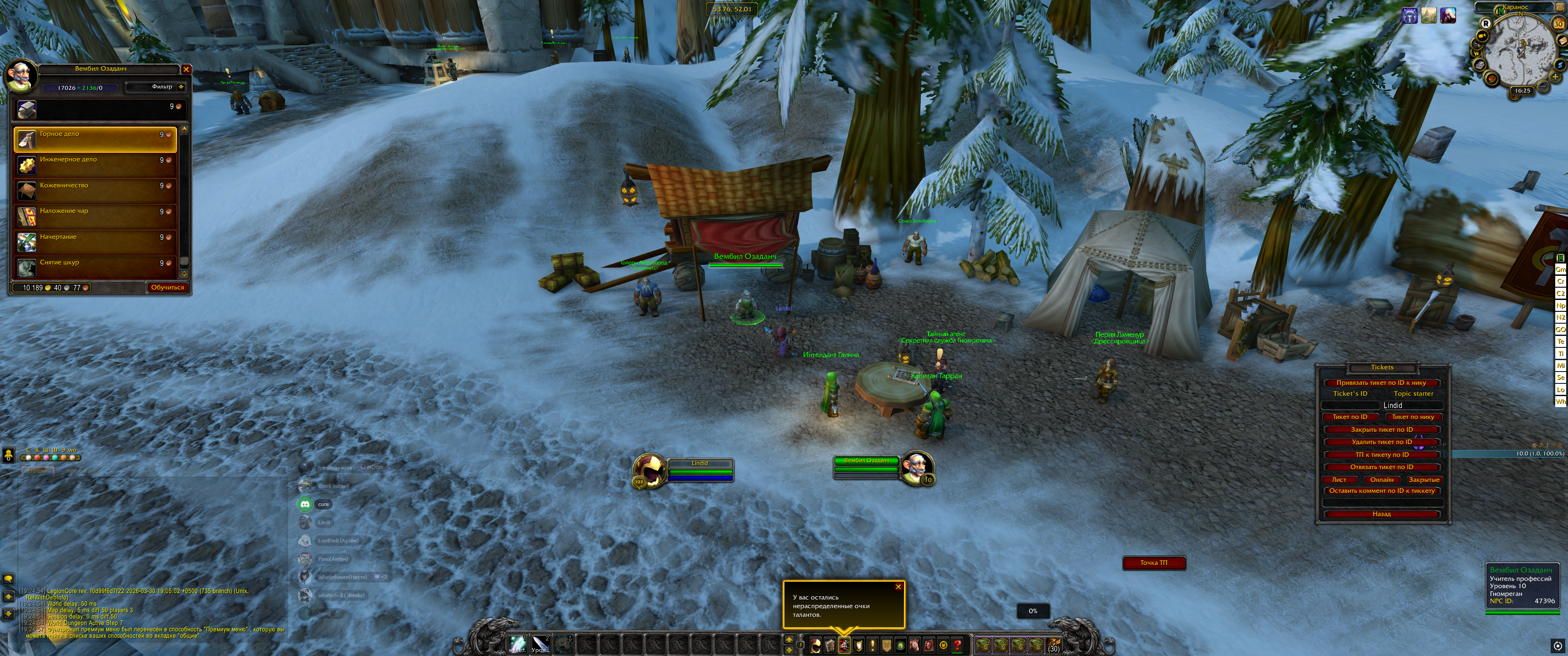Focus the Ticket's ID input field
Viewport: 1568px width, 656px height.
coord(1350,405)
